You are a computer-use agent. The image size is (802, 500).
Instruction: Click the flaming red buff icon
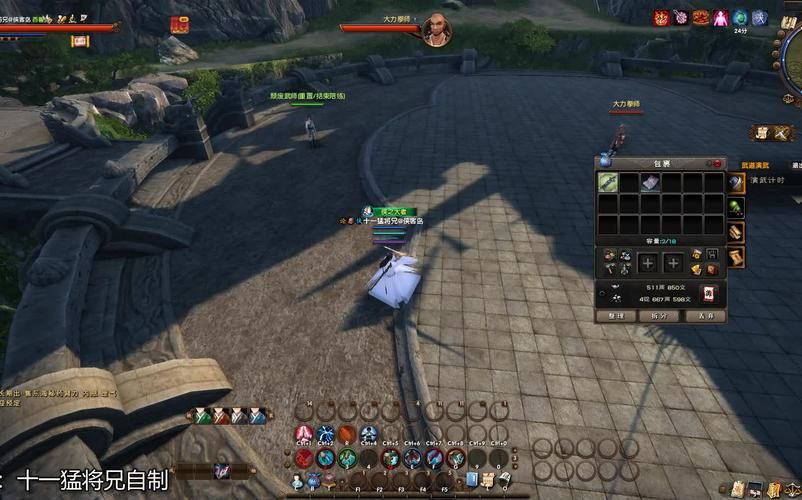tap(661, 18)
